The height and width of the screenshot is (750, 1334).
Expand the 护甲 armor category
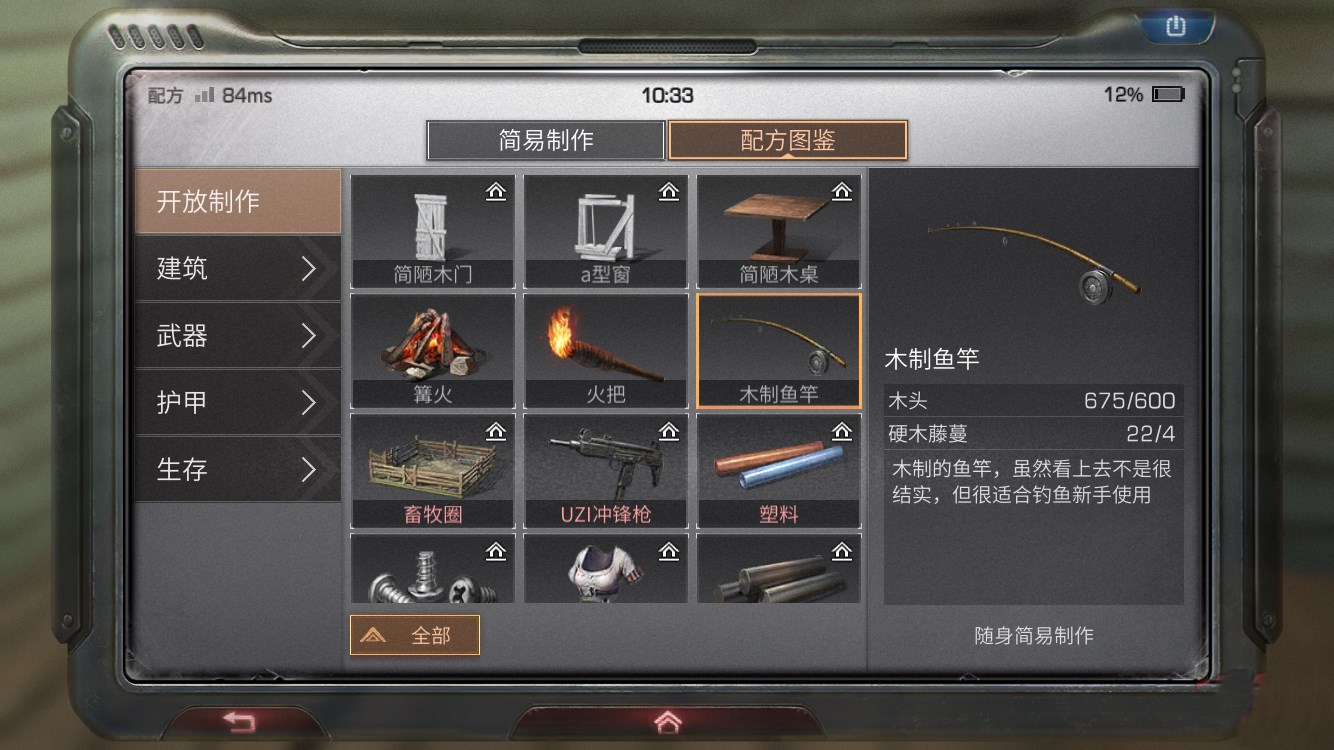237,403
